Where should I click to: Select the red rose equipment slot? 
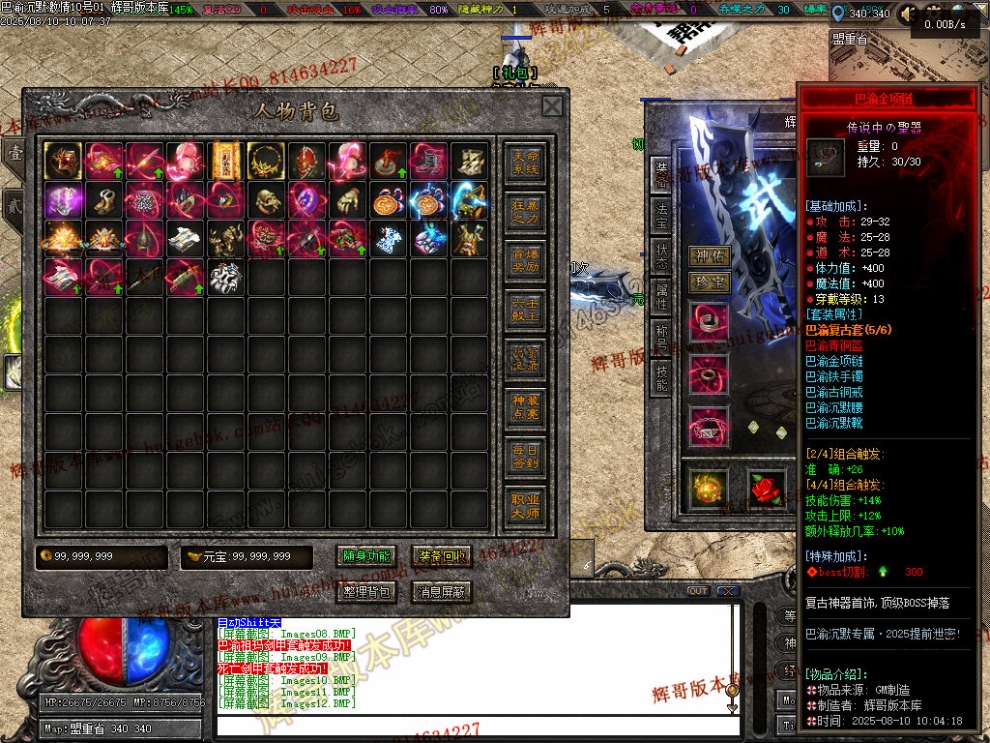click(766, 487)
